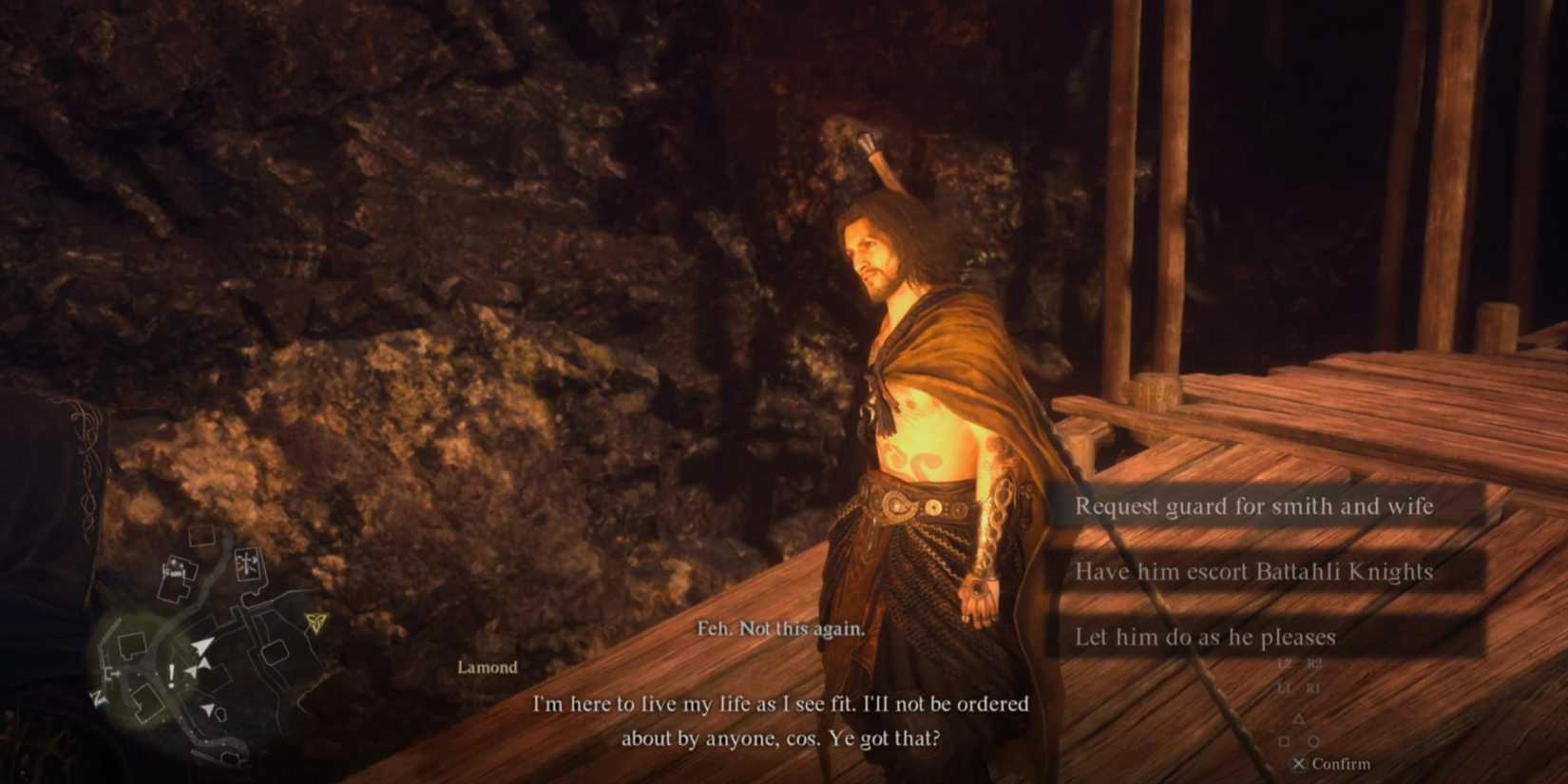
Task: Click the Lamond speaker name label
Action: 487,667
